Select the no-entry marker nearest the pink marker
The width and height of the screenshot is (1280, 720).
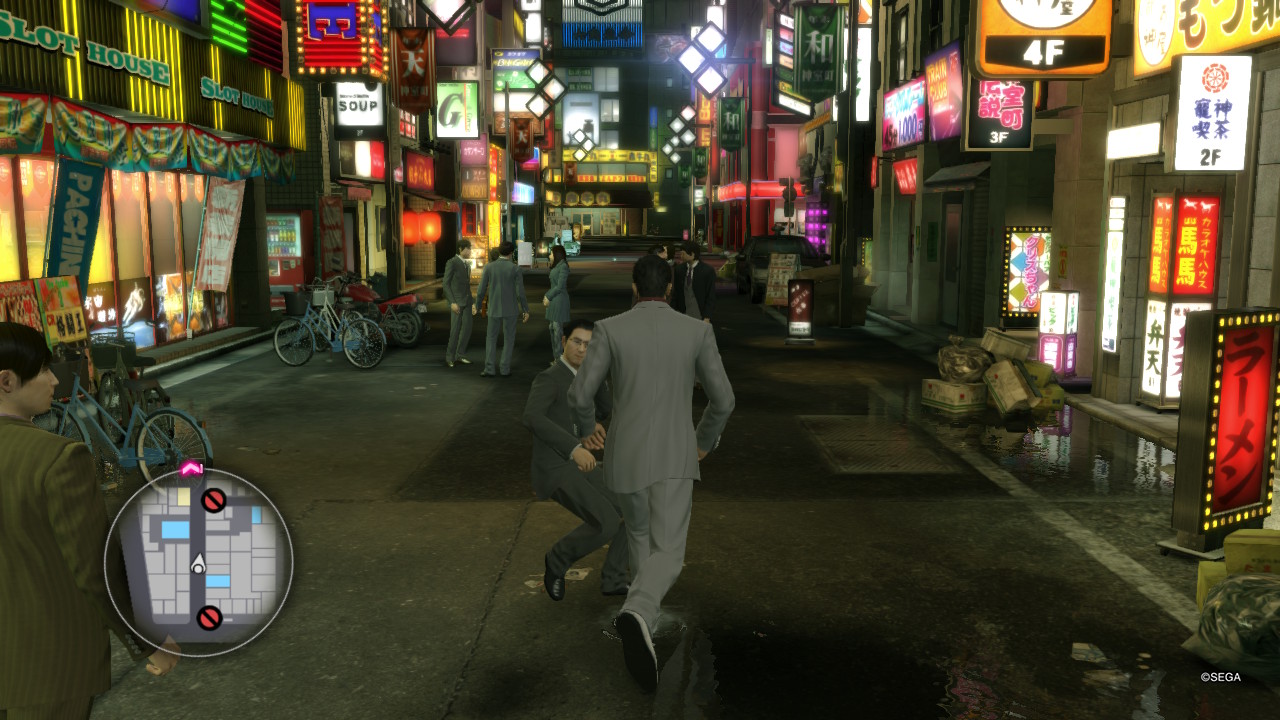pos(214,500)
